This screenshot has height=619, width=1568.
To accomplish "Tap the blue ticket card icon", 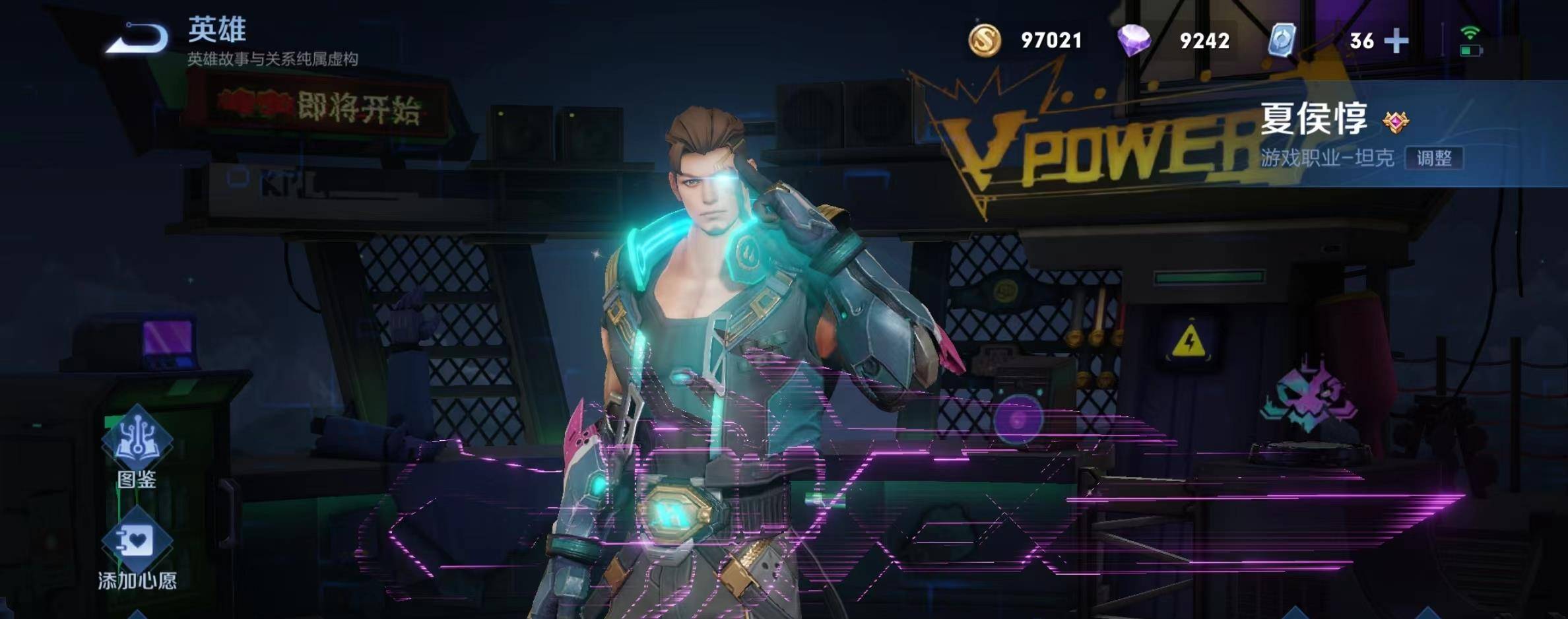I will tap(1282, 40).
